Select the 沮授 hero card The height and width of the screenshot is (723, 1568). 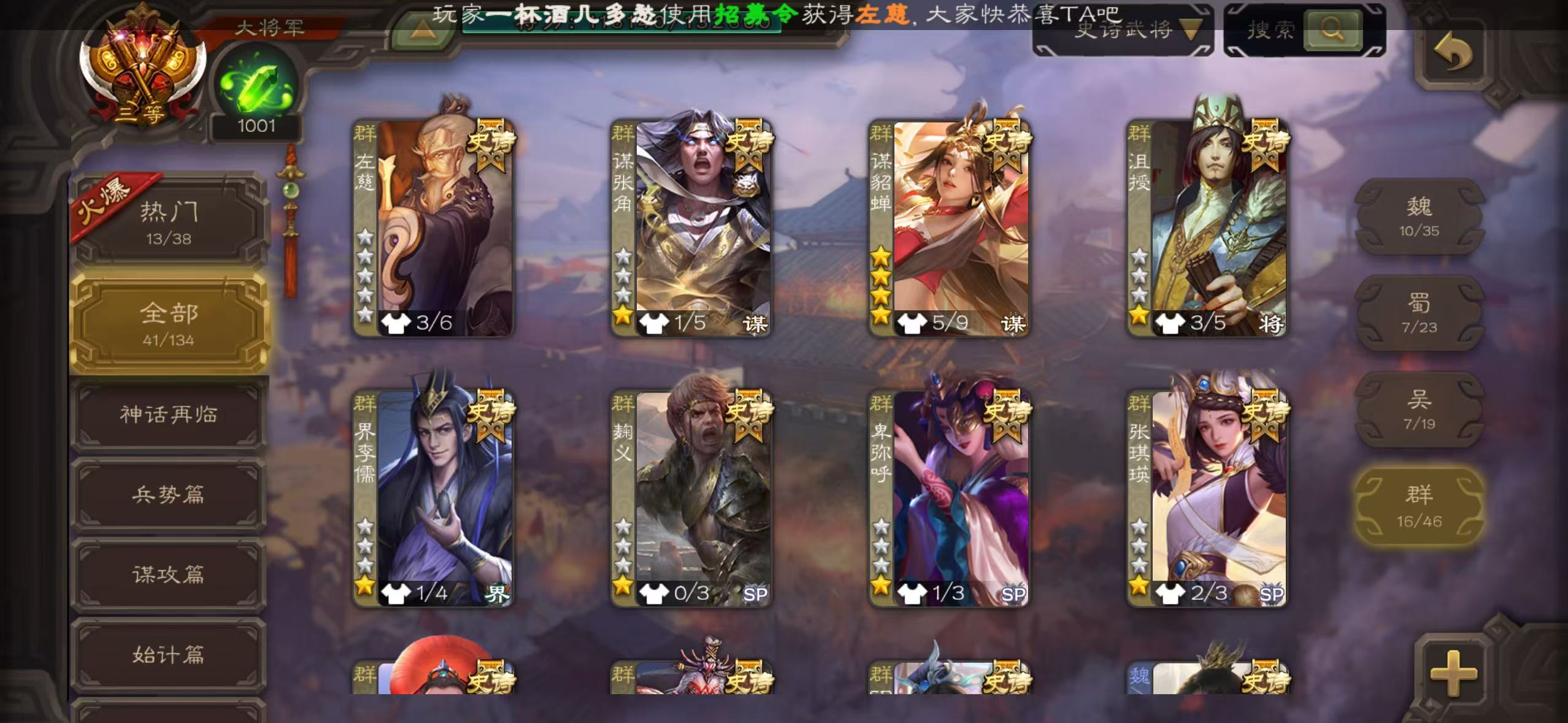coord(1207,228)
